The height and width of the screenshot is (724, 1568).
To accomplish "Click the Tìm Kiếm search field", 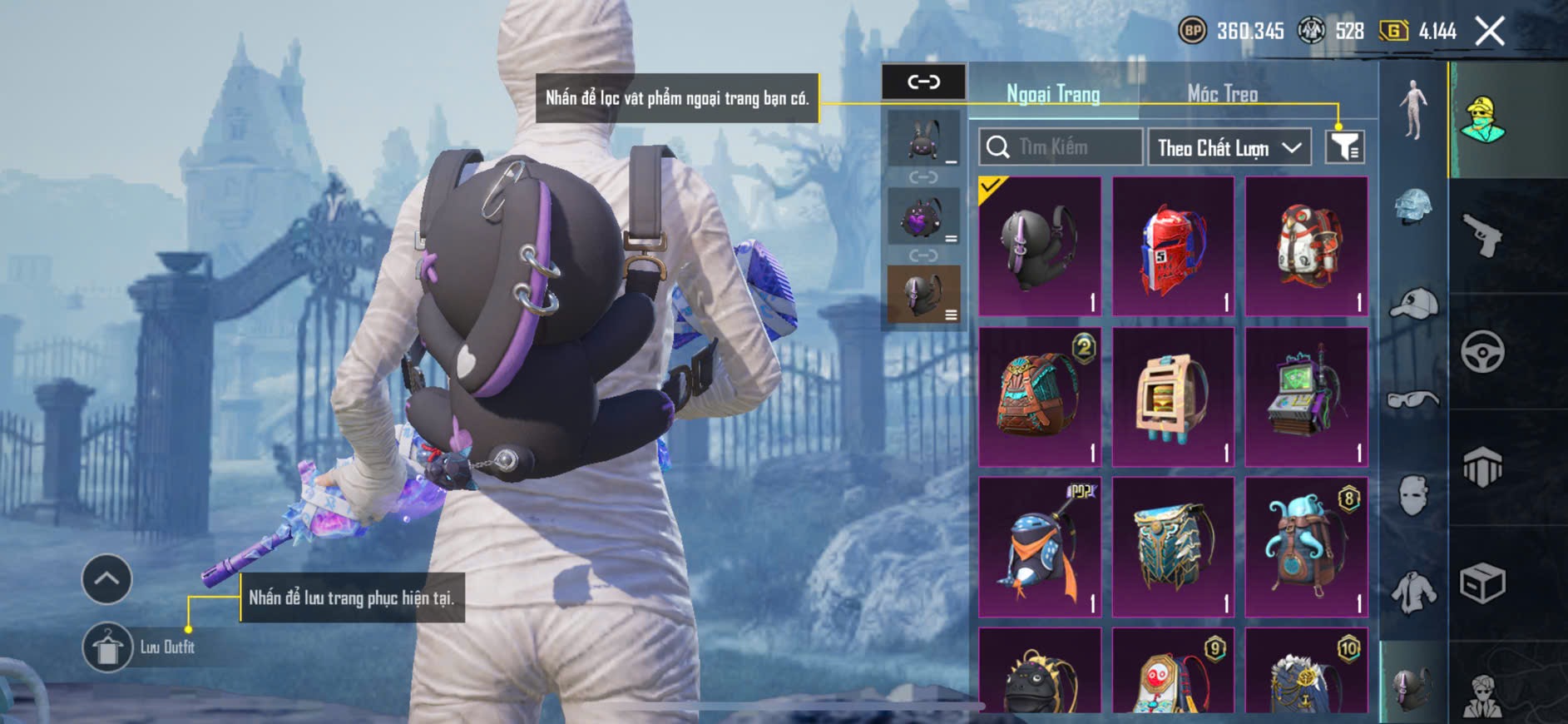I will [x=1060, y=147].
